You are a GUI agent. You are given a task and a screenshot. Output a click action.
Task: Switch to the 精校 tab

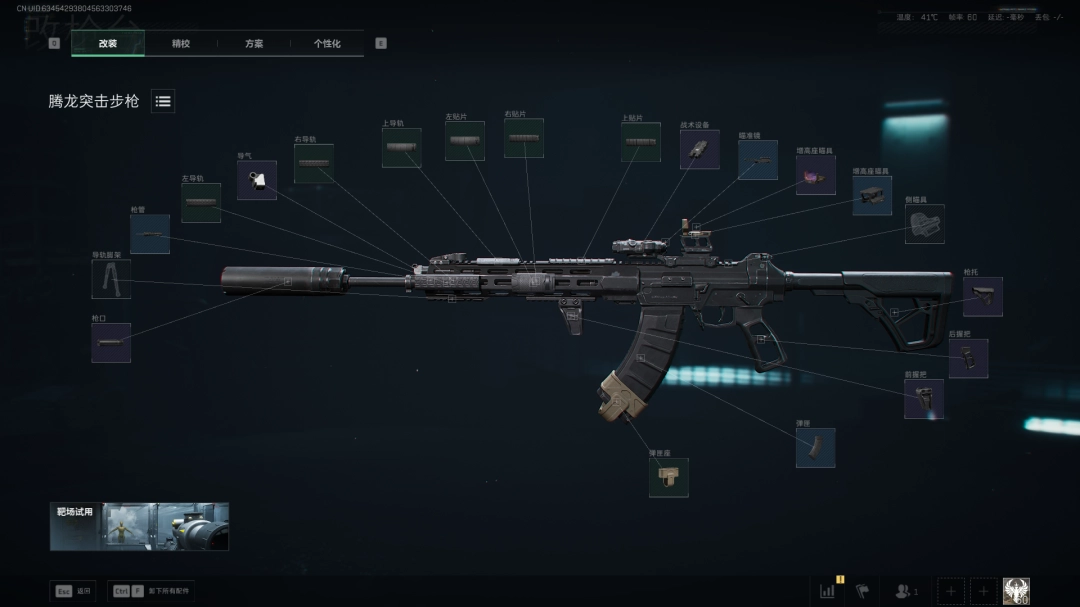click(x=181, y=44)
